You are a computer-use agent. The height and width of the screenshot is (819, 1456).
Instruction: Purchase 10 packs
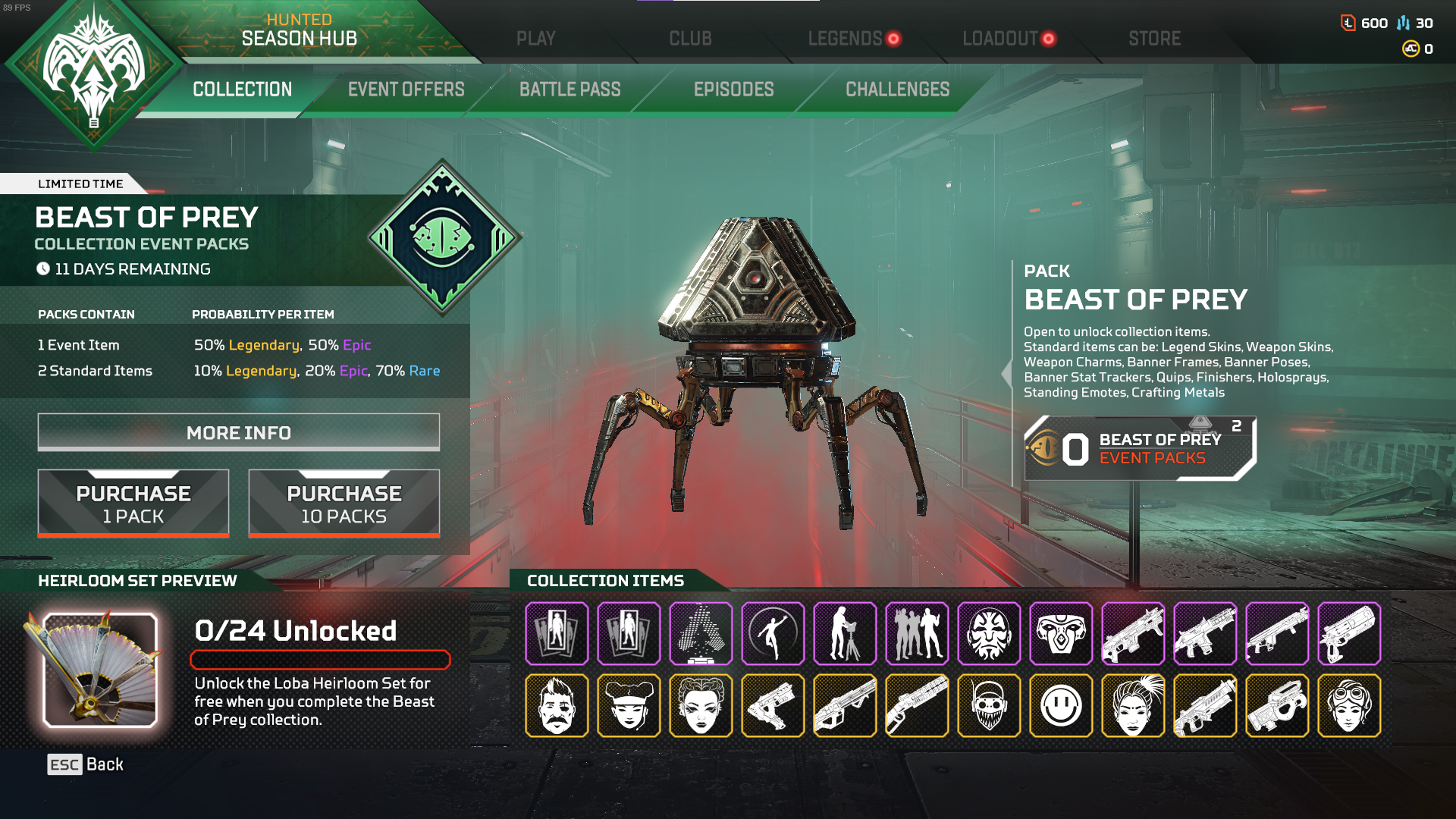(344, 503)
